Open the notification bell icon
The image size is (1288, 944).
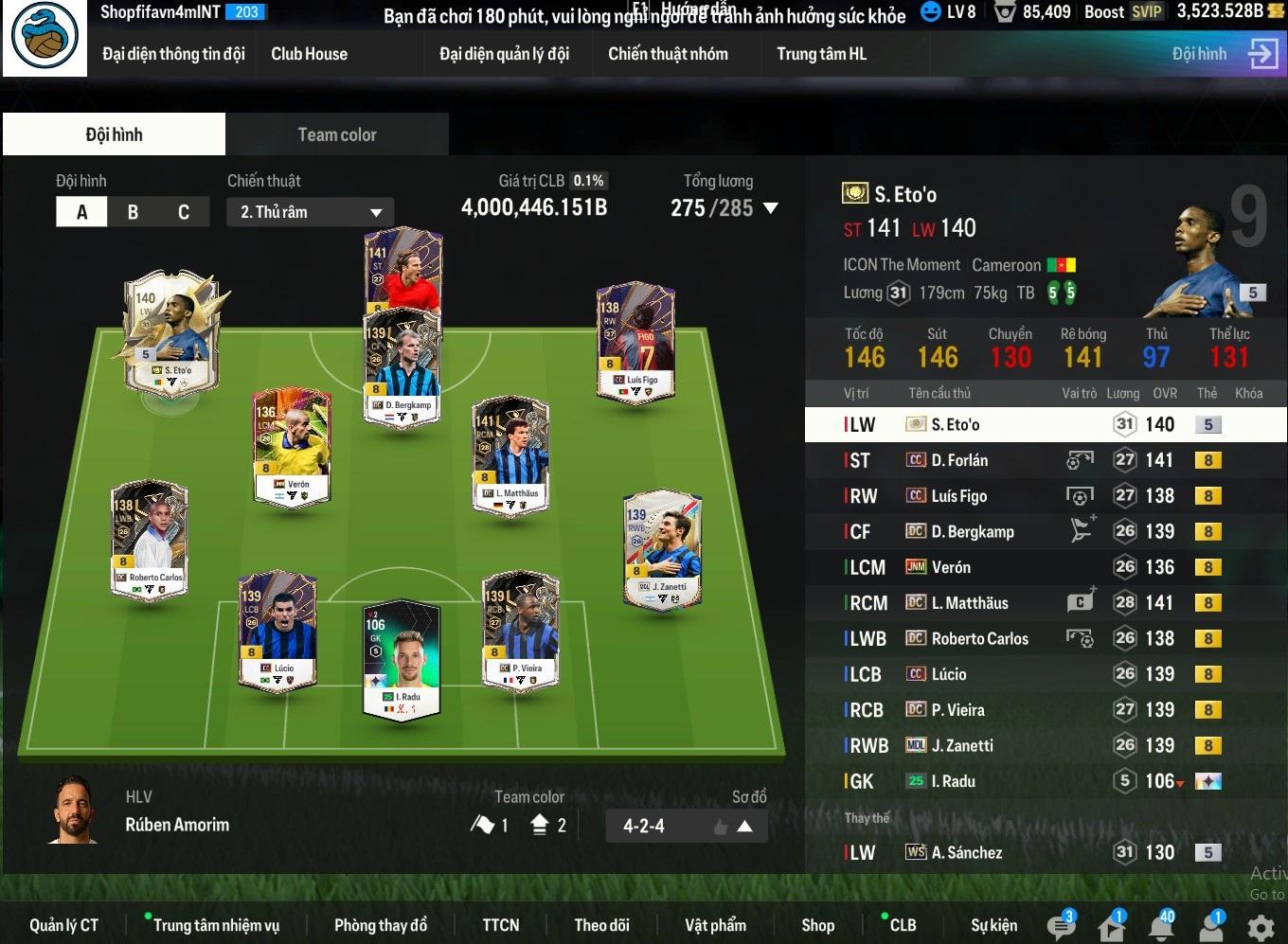(1161, 925)
